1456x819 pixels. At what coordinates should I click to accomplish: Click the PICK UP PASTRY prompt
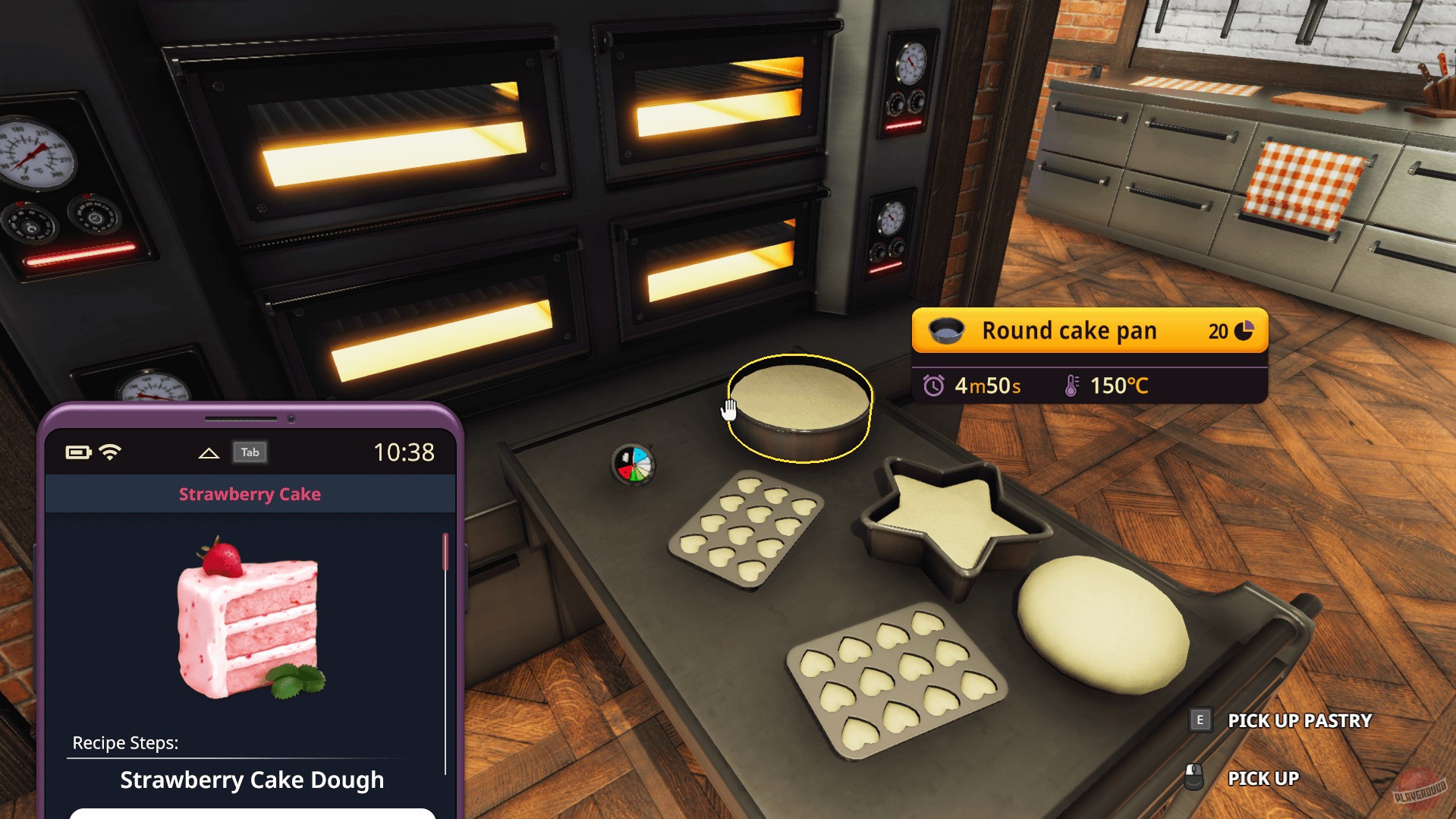1299,720
